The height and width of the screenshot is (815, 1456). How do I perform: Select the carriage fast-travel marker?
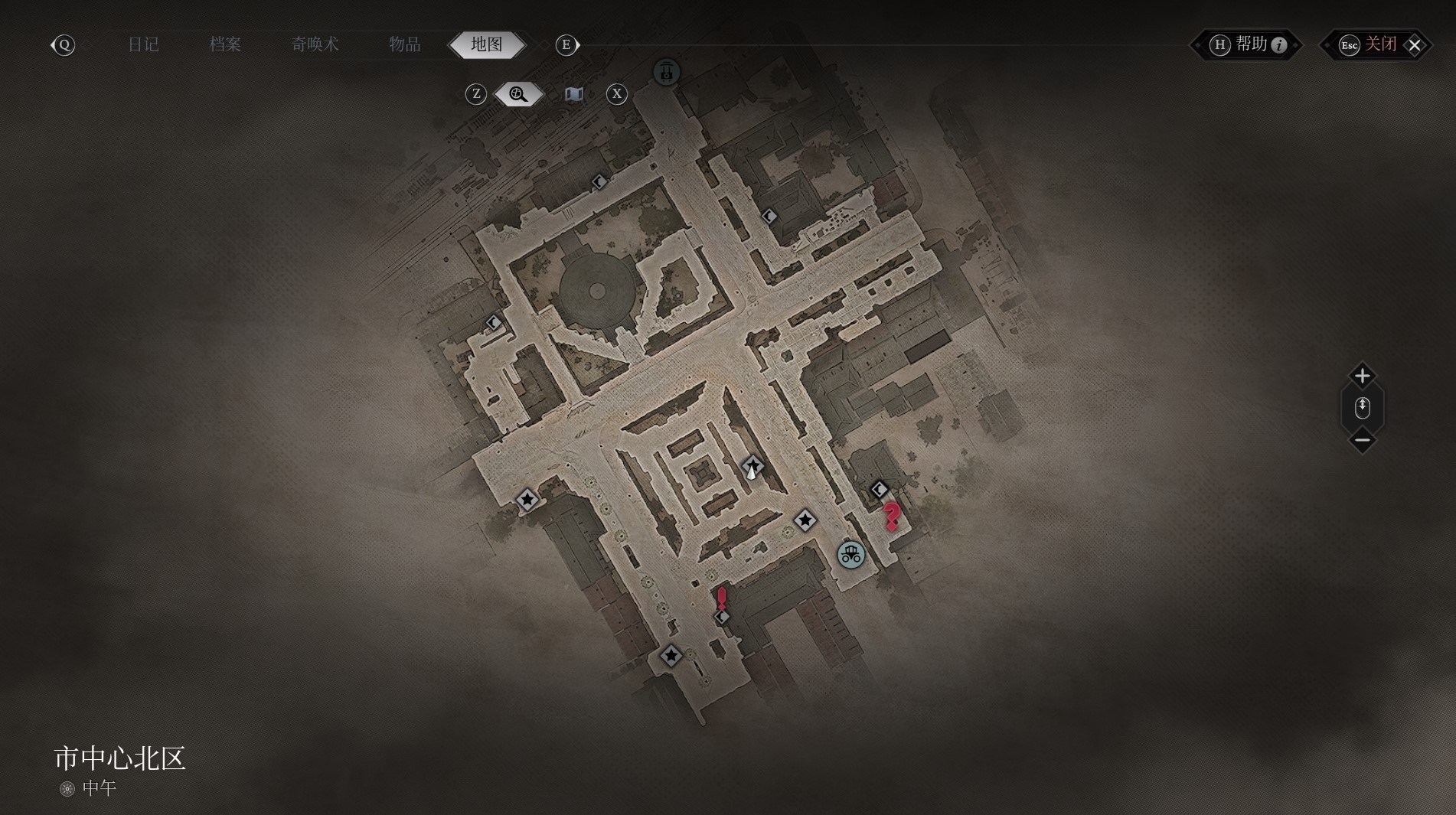[850, 555]
